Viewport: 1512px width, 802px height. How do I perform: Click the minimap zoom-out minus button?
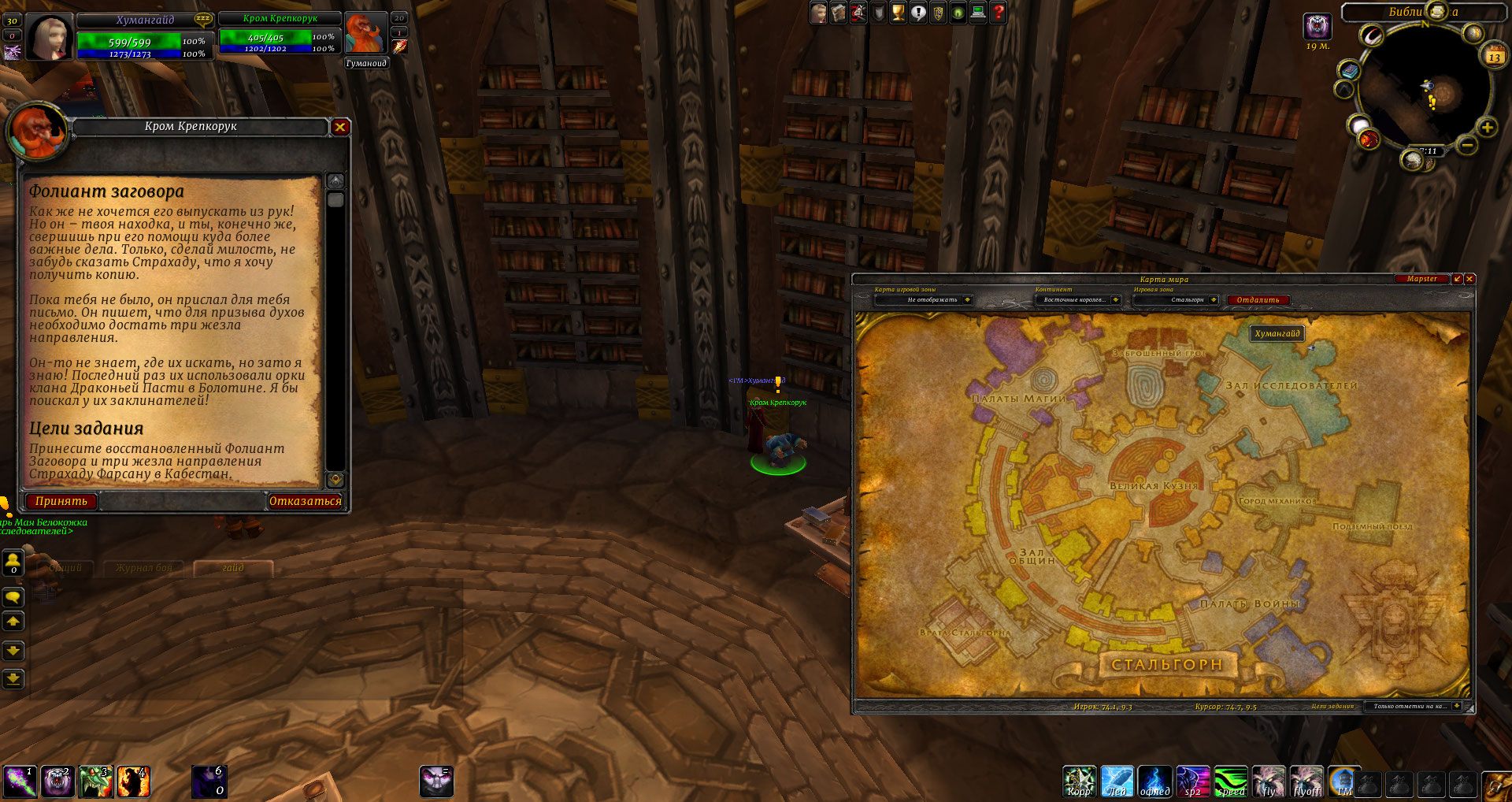1466,145
